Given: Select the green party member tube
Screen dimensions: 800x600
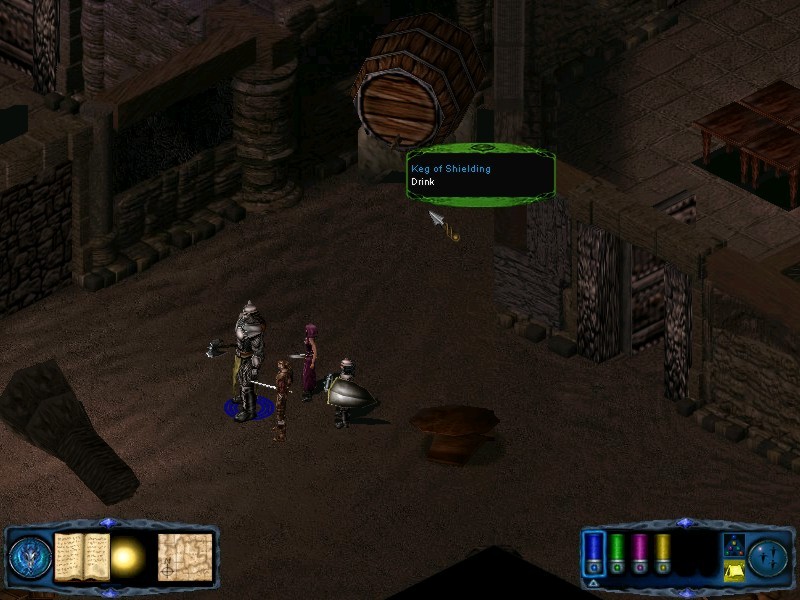Looking at the screenshot, I should point(618,549).
